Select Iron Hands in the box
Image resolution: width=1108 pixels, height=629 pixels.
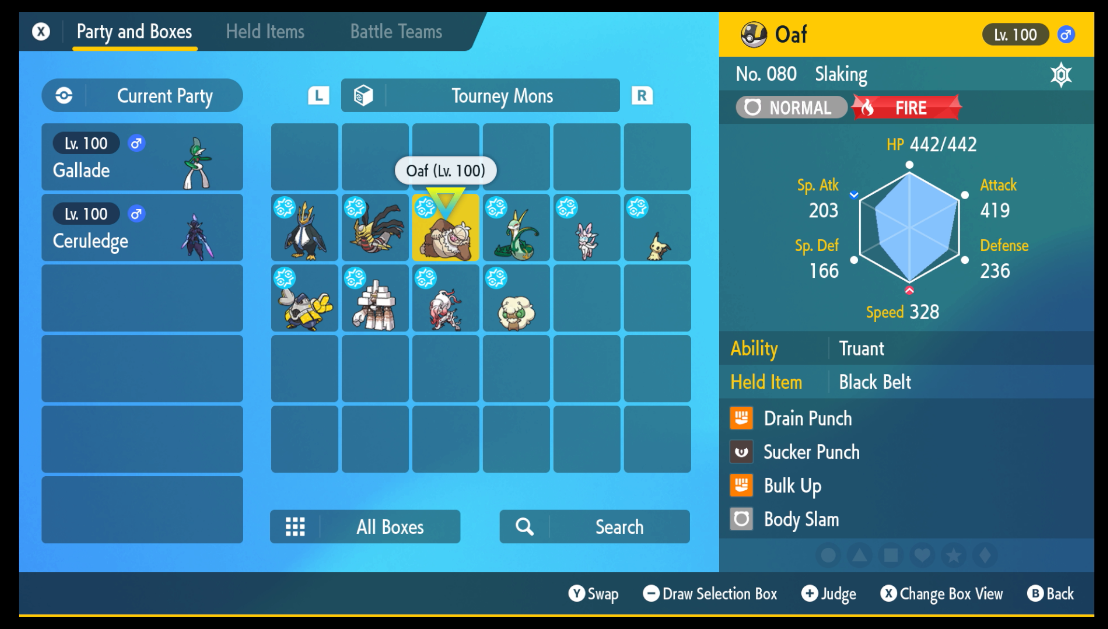tap(304, 299)
